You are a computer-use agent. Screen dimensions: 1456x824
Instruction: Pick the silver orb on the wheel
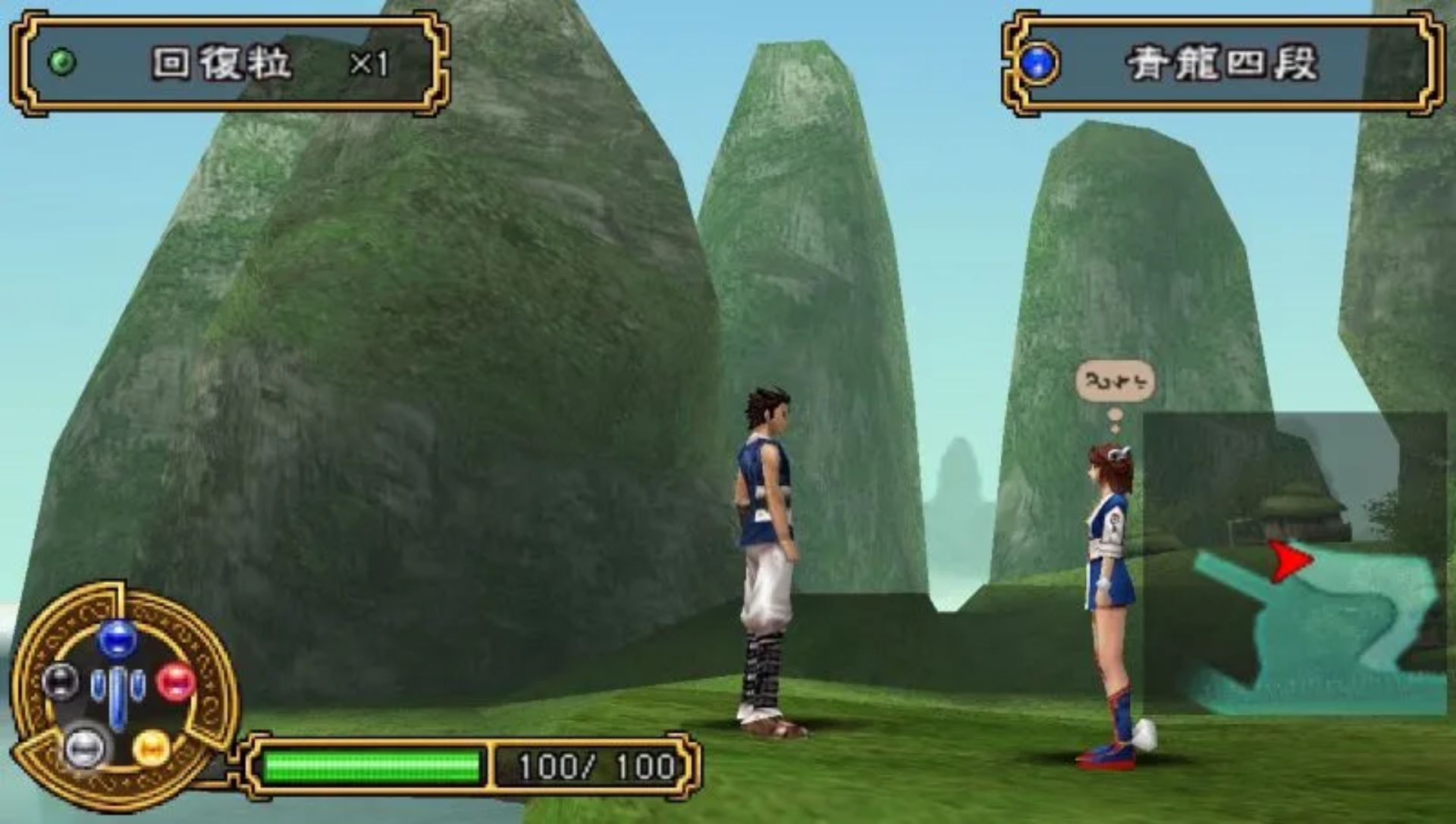click(x=83, y=746)
